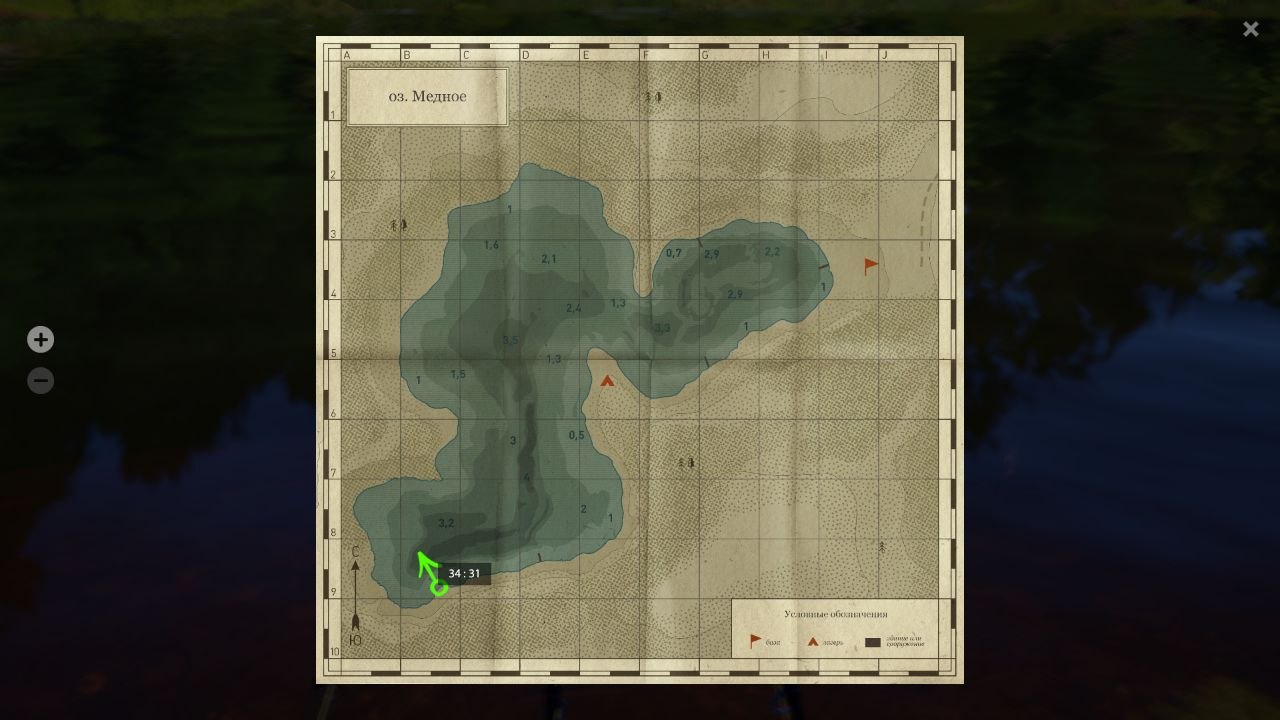1280x720 pixels.
Task: Click the small tree icon near grid I8
Action: [x=880, y=549]
